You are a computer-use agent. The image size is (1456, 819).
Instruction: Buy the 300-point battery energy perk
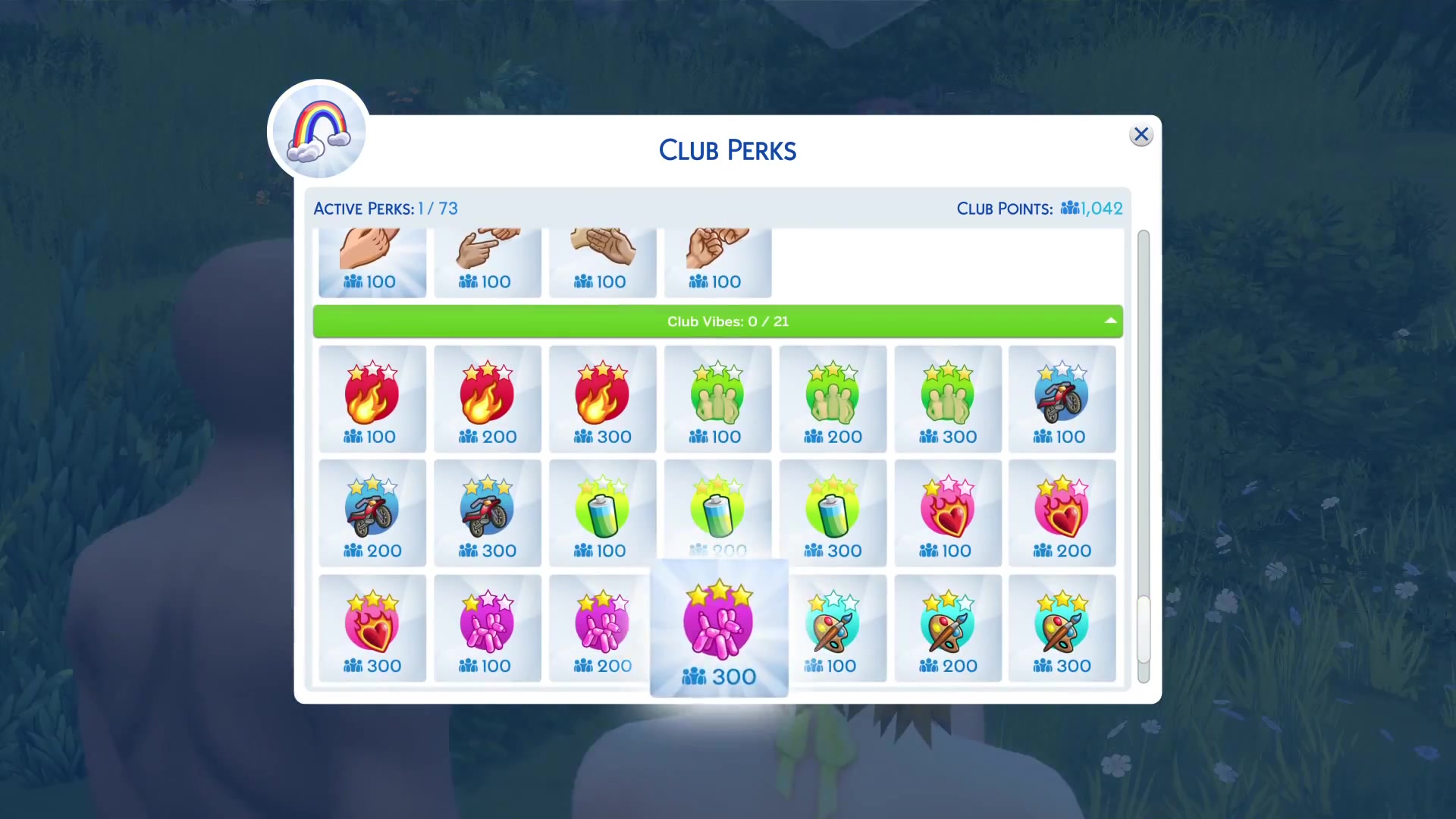point(833,513)
